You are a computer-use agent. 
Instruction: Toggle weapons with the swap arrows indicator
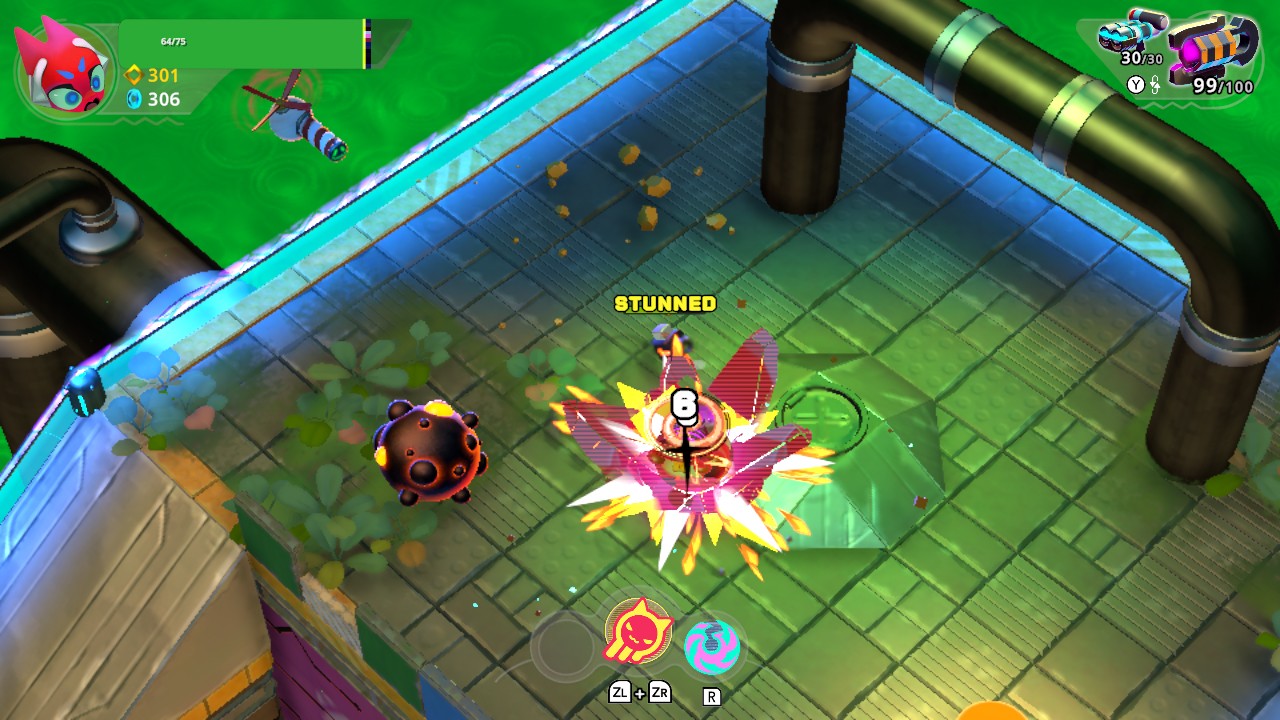pos(1155,86)
